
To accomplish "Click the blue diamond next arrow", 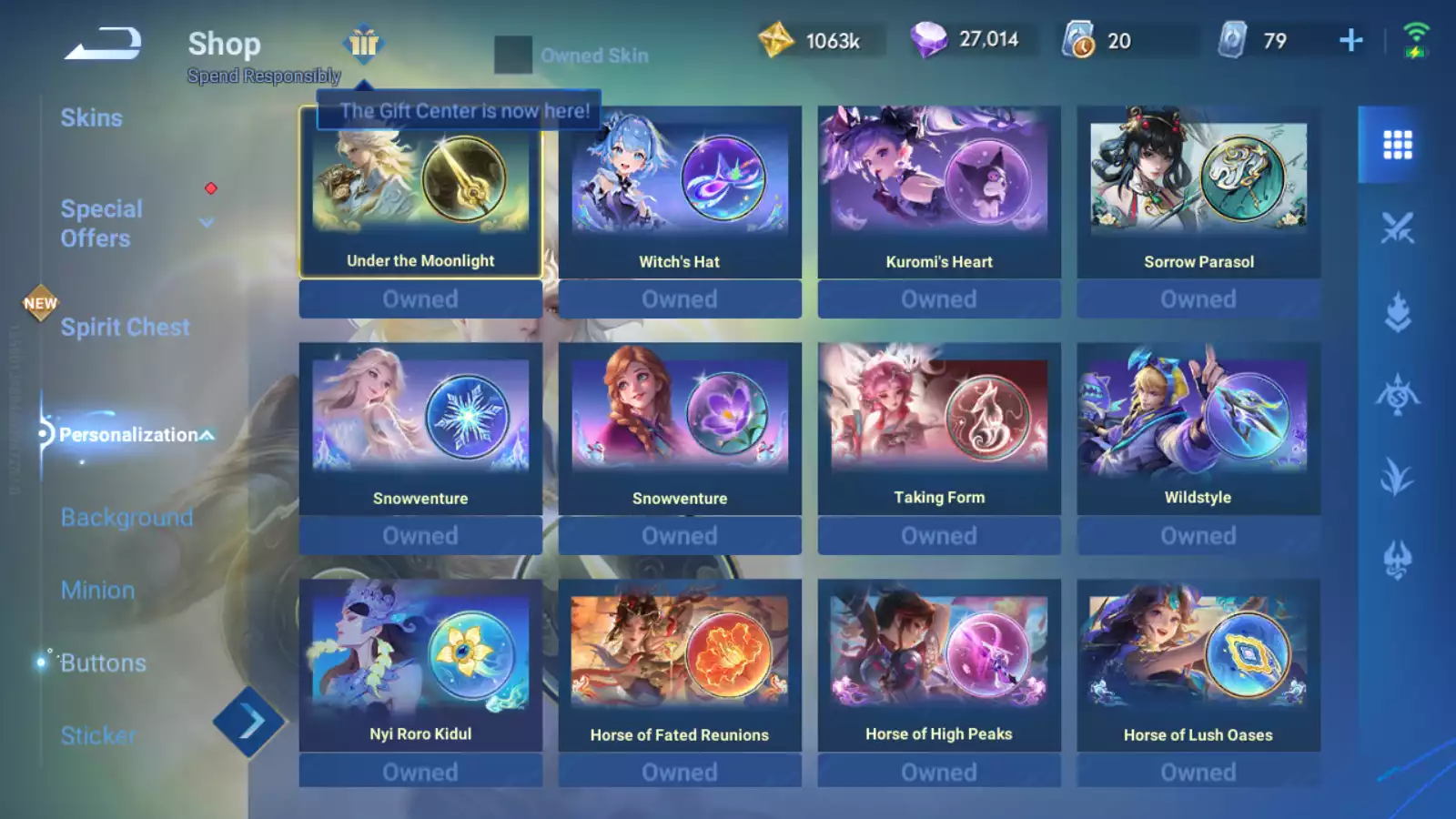I will (x=248, y=723).
